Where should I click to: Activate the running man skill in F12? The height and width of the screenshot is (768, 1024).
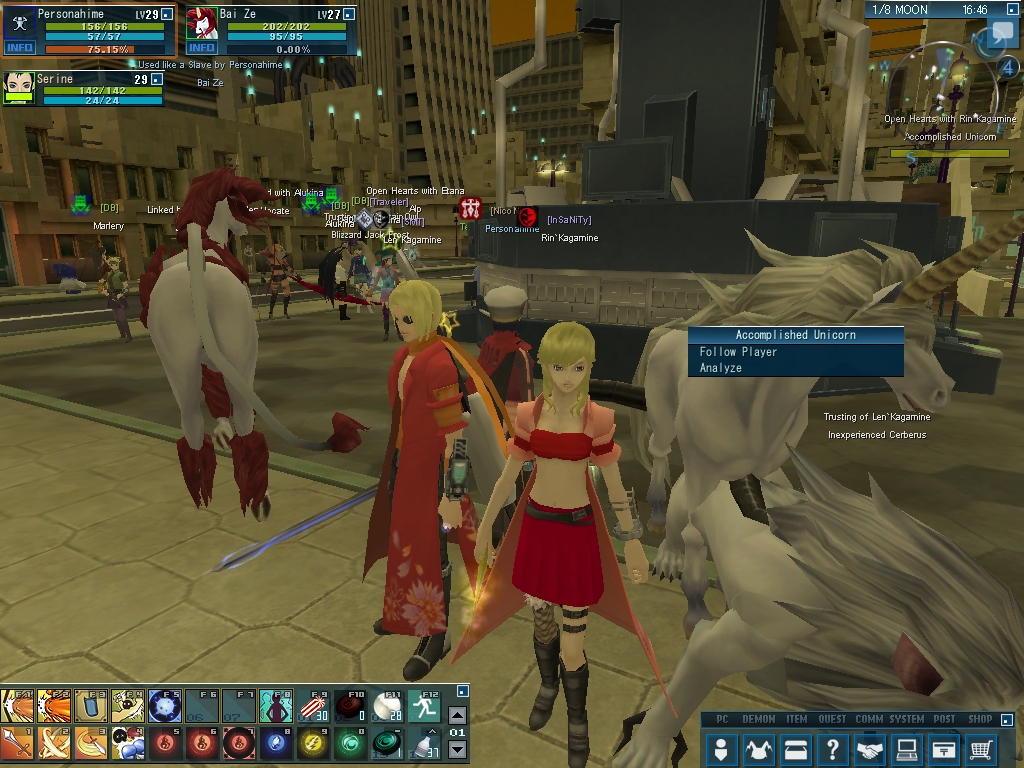point(424,706)
